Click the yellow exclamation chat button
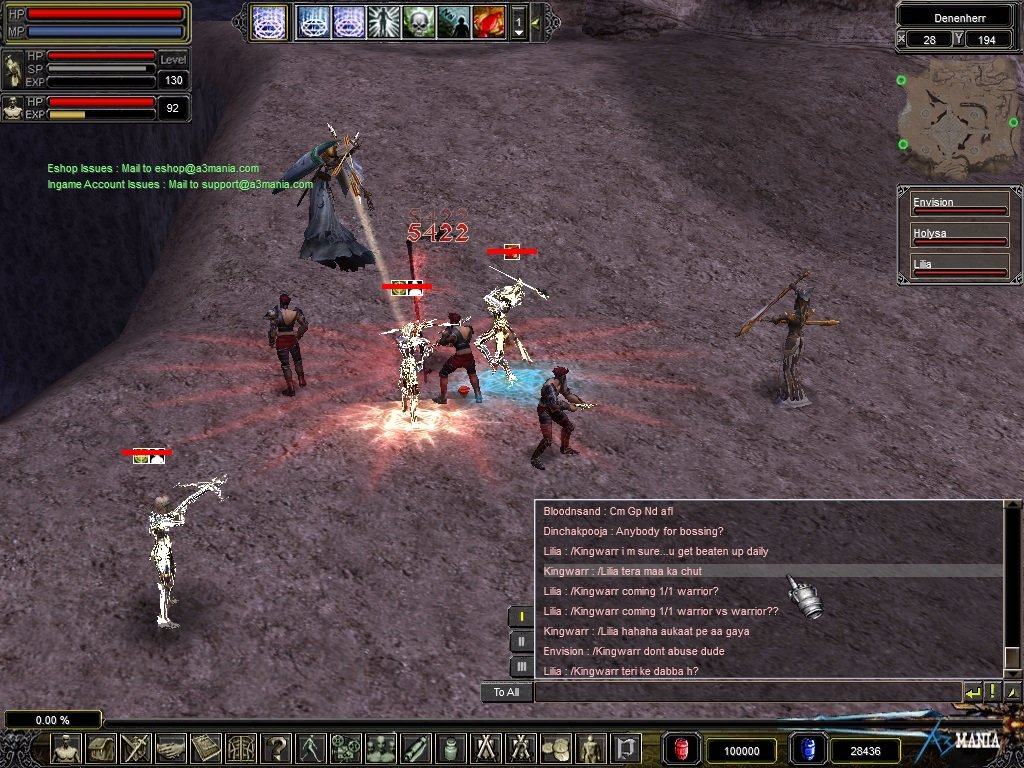This screenshot has height=768, width=1024. (992, 692)
